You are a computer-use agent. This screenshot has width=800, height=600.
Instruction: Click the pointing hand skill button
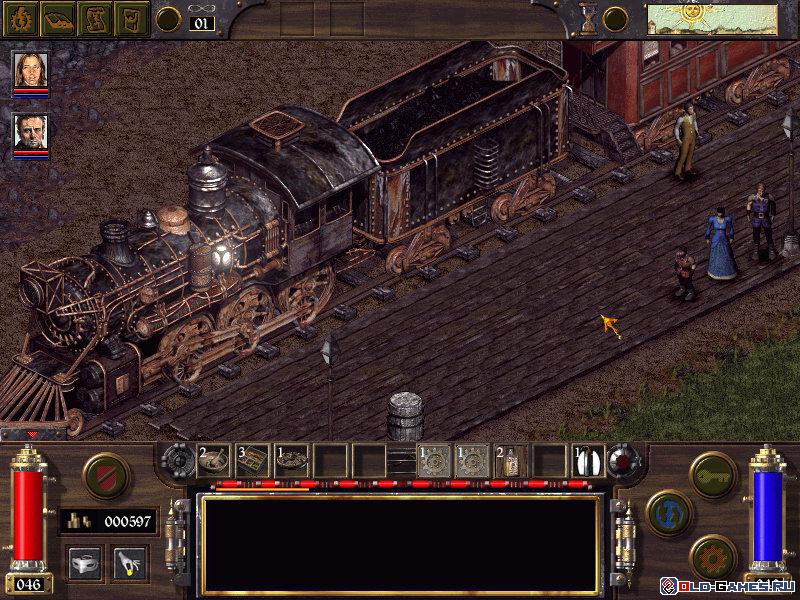[128, 562]
